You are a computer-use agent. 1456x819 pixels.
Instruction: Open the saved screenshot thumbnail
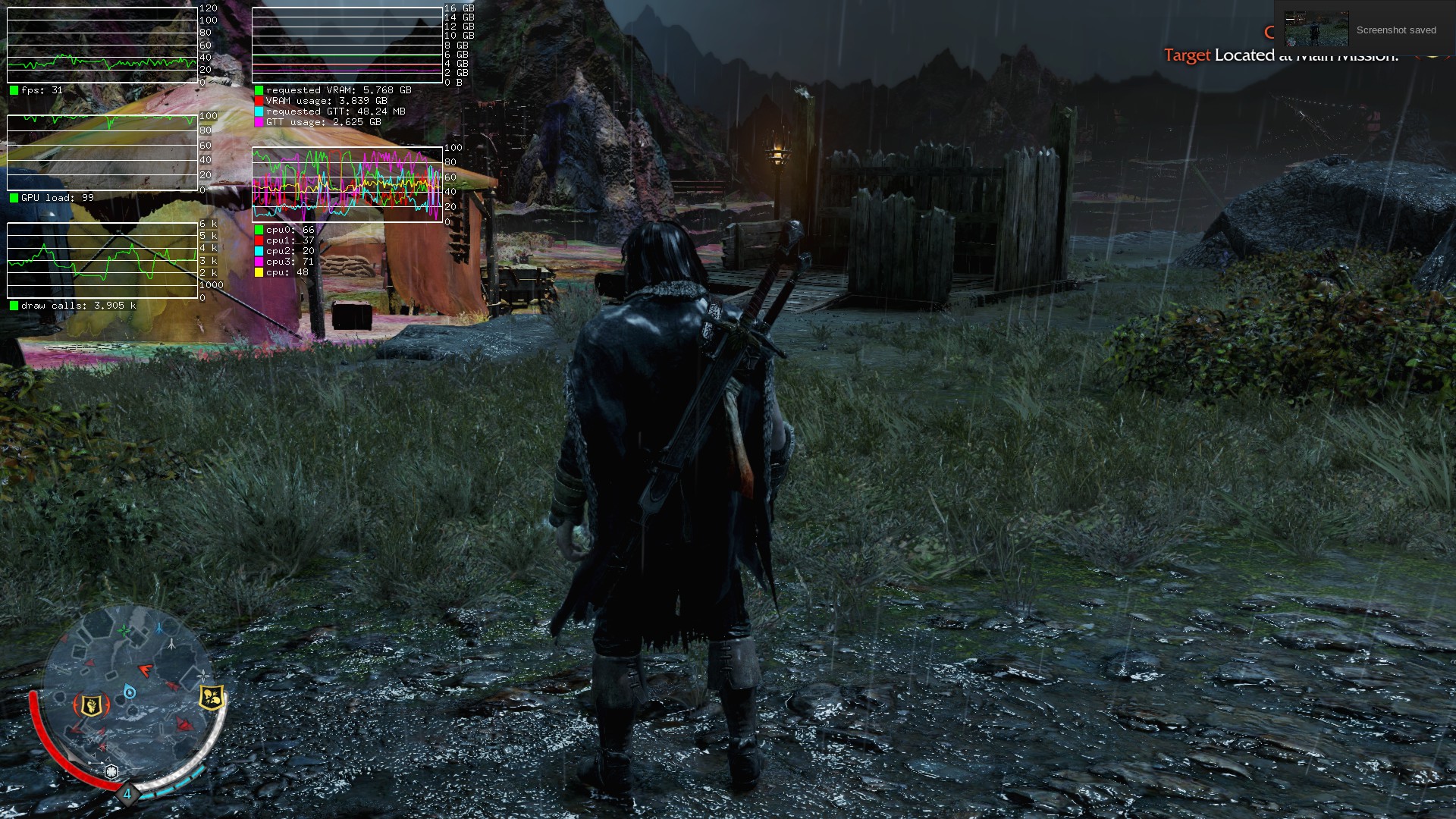point(1316,30)
